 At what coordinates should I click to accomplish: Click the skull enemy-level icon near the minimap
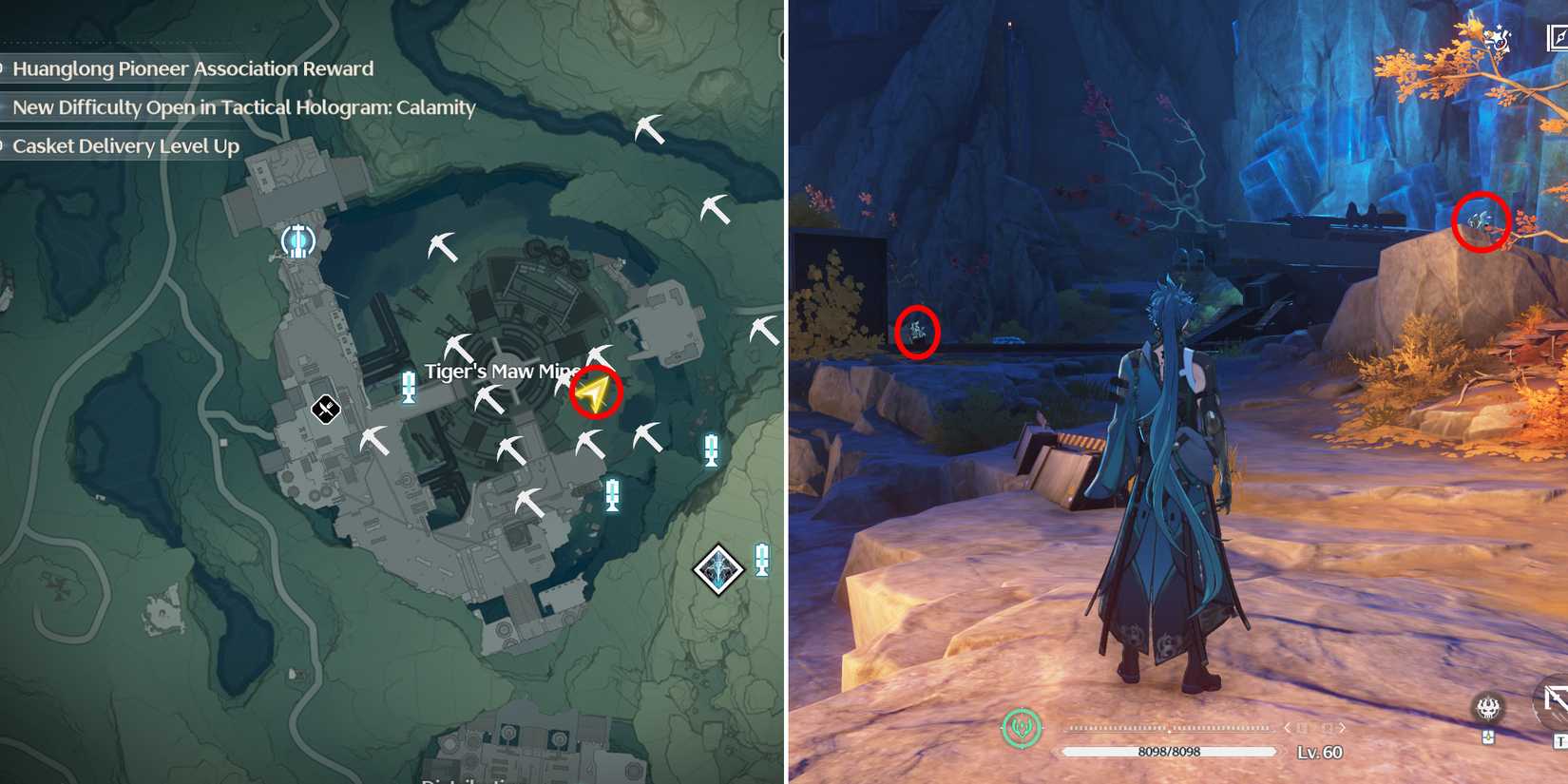(x=1486, y=709)
